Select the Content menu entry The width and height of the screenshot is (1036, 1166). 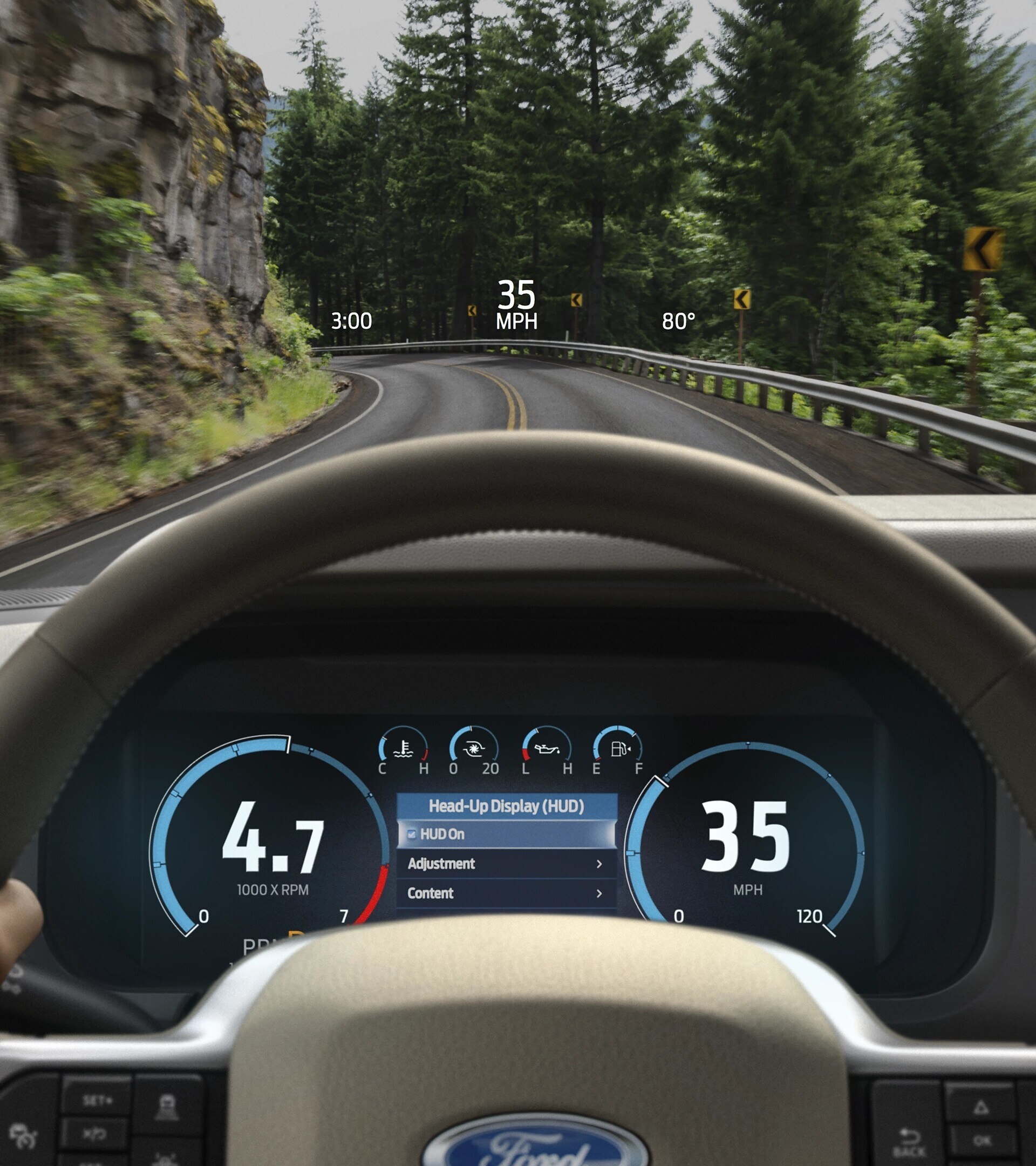pos(432,893)
